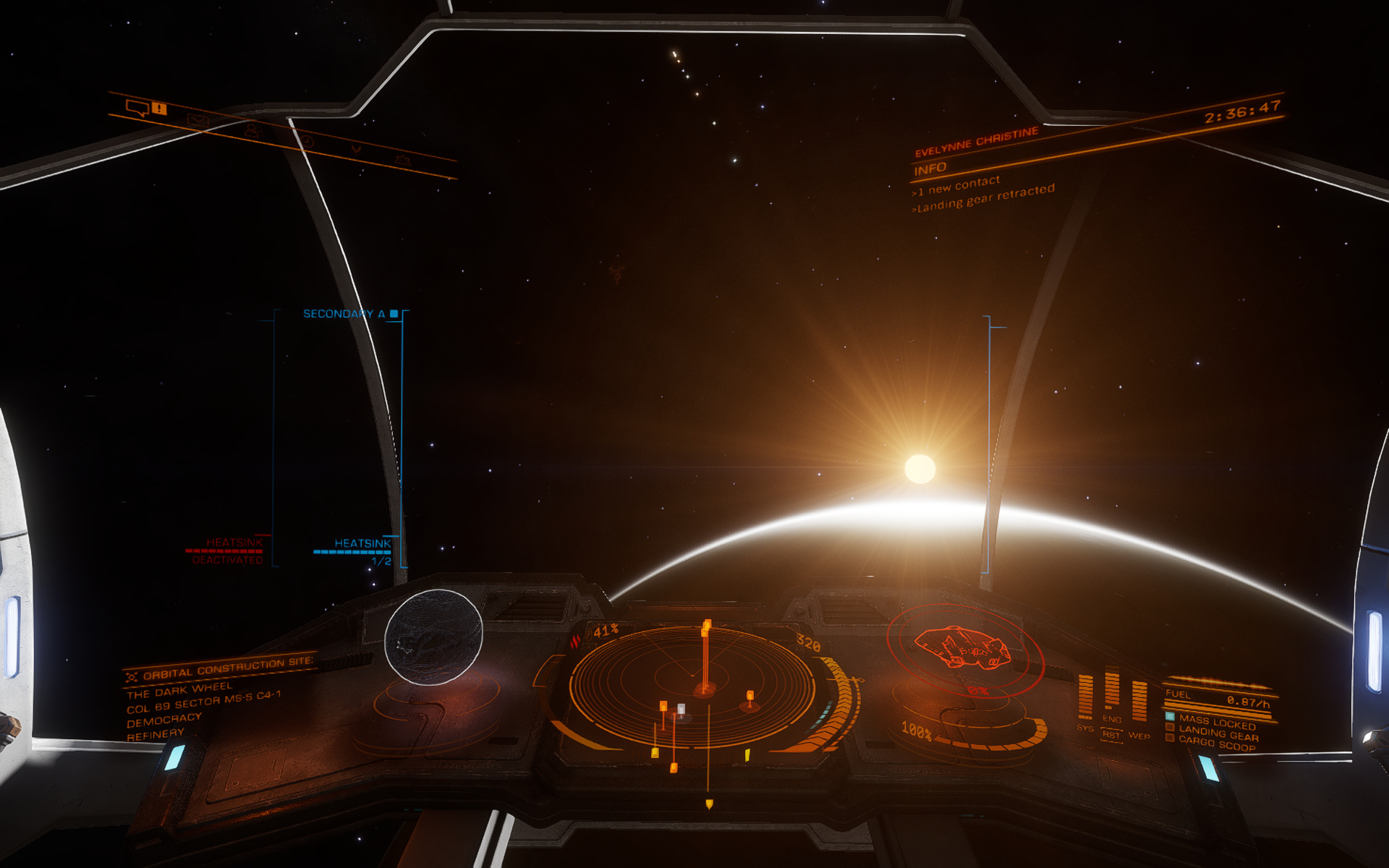Toggle the Landing Gear indicator
This screenshot has width=1389, height=868.
click(x=1218, y=733)
